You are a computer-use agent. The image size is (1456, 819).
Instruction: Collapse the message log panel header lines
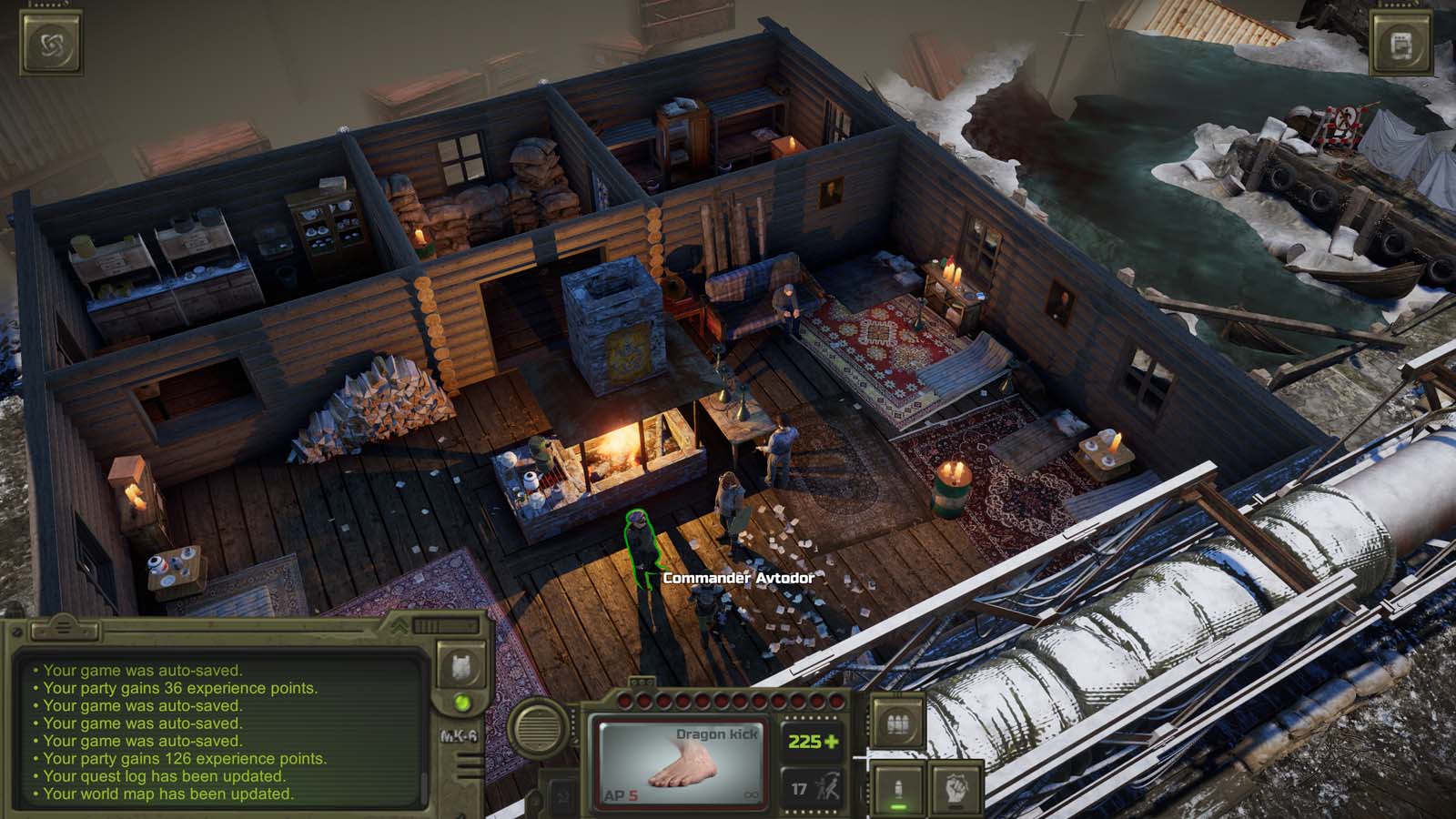tap(64, 628)
